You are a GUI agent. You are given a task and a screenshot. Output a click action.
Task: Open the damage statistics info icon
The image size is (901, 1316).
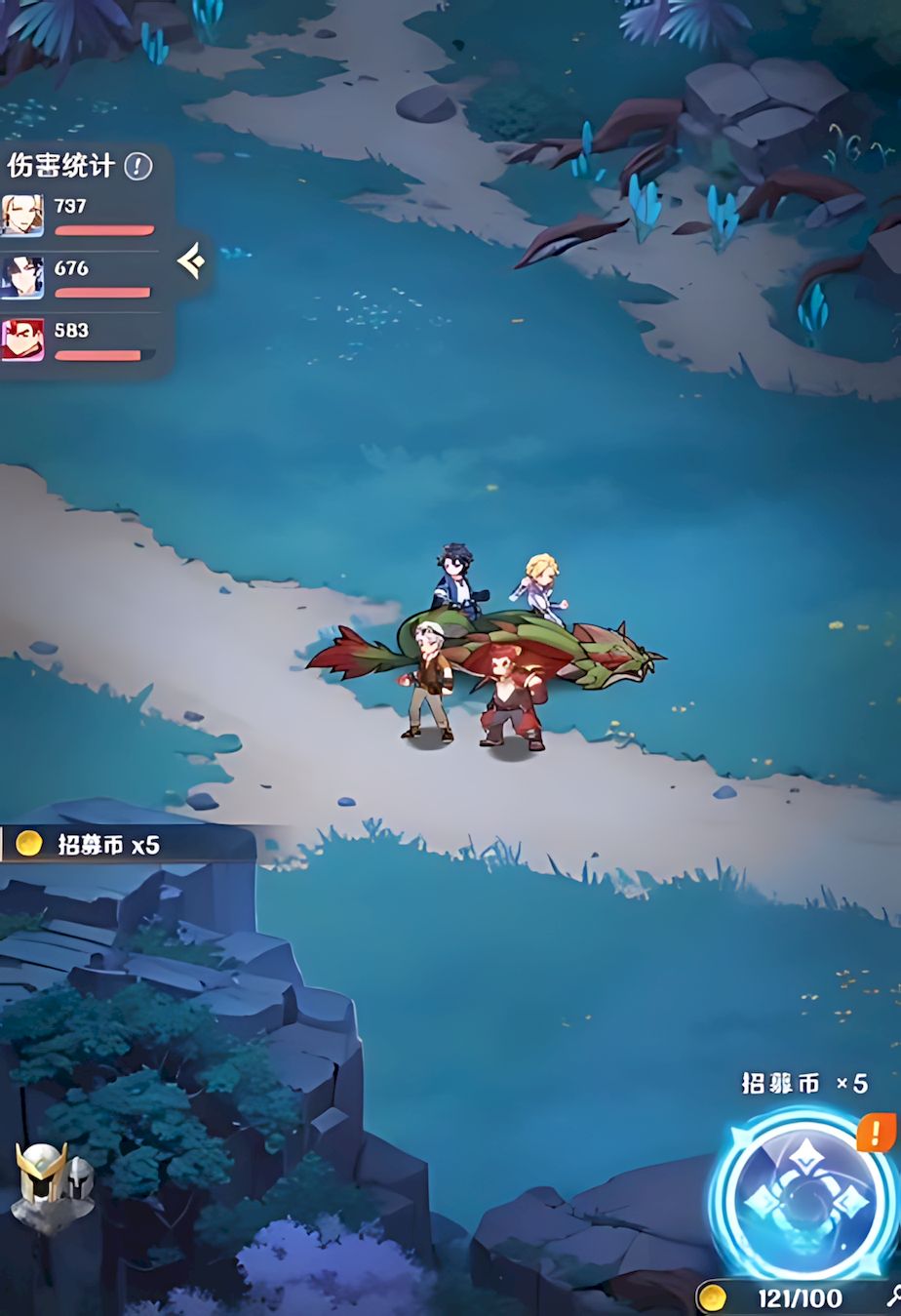click(x=137, y=167)
